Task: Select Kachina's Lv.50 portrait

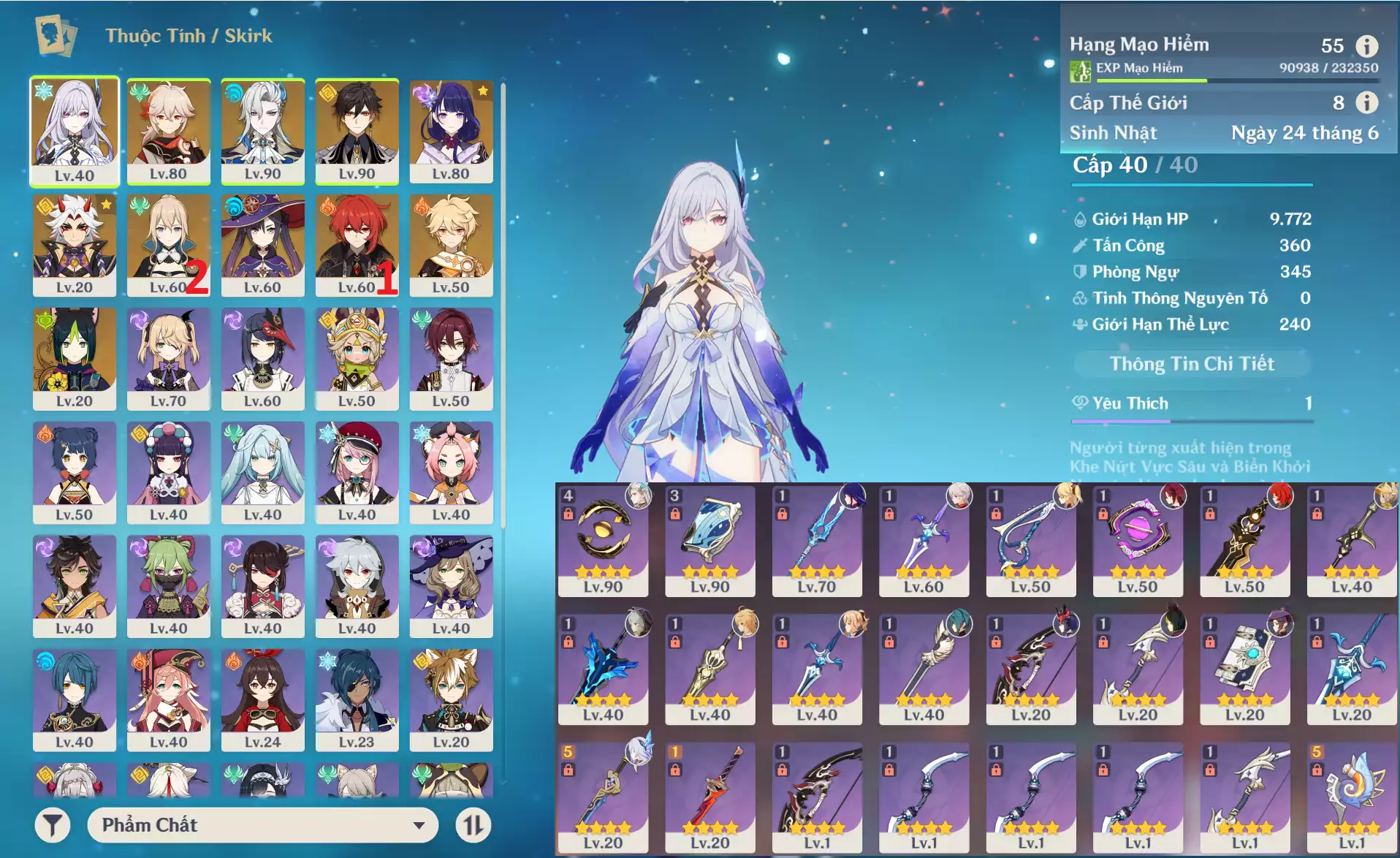Action: pos(357,358)
